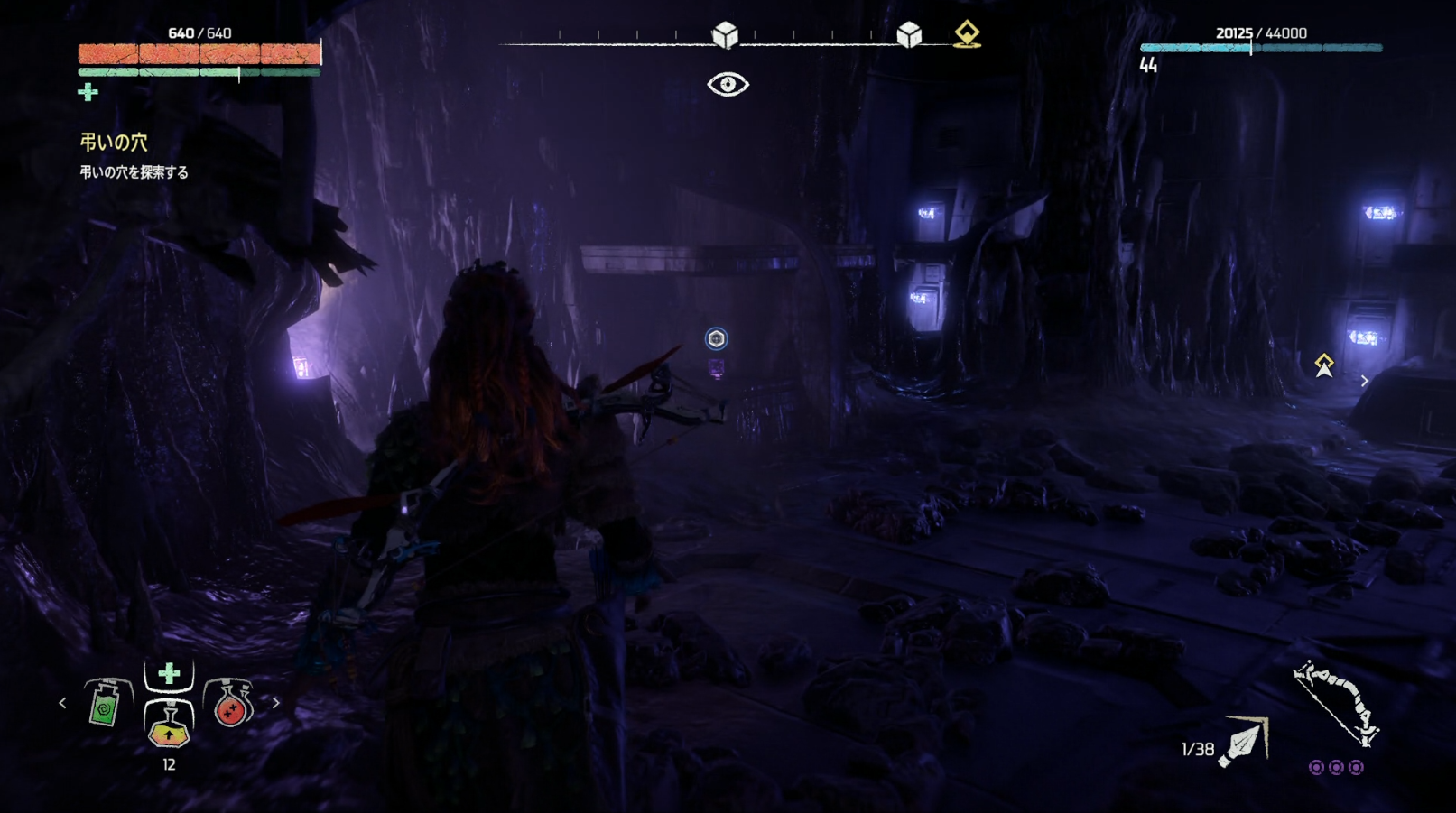Use the yellow health potion slot
The height and width of the screenshot is (813, 1456).
pos(169,725)
